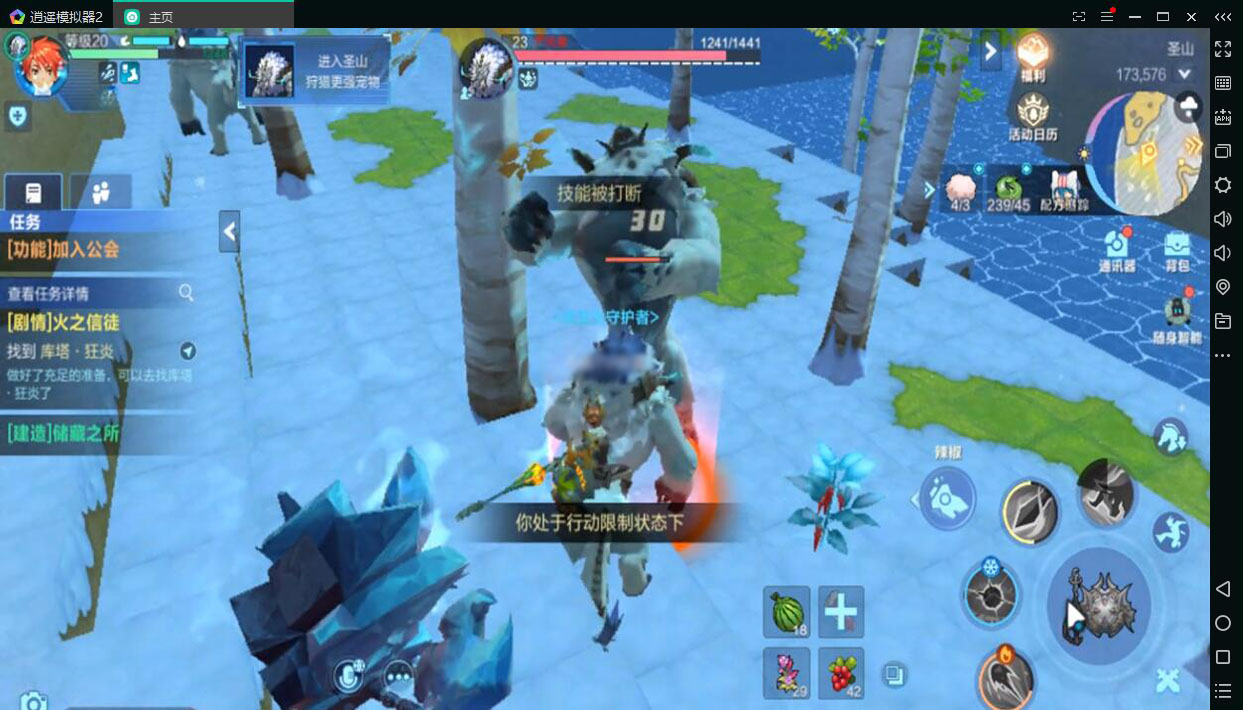Open the 背包 backpack
The width and height of the screenshot is (1243, 710).
point(1177,249)
